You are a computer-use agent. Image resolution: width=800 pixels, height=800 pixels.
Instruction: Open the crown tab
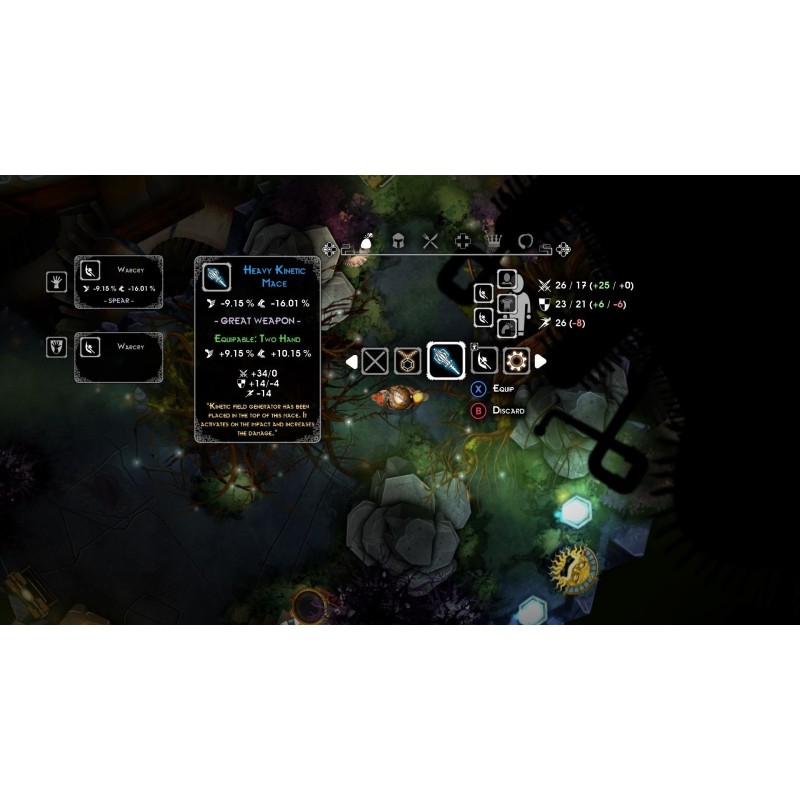[494, 241]
